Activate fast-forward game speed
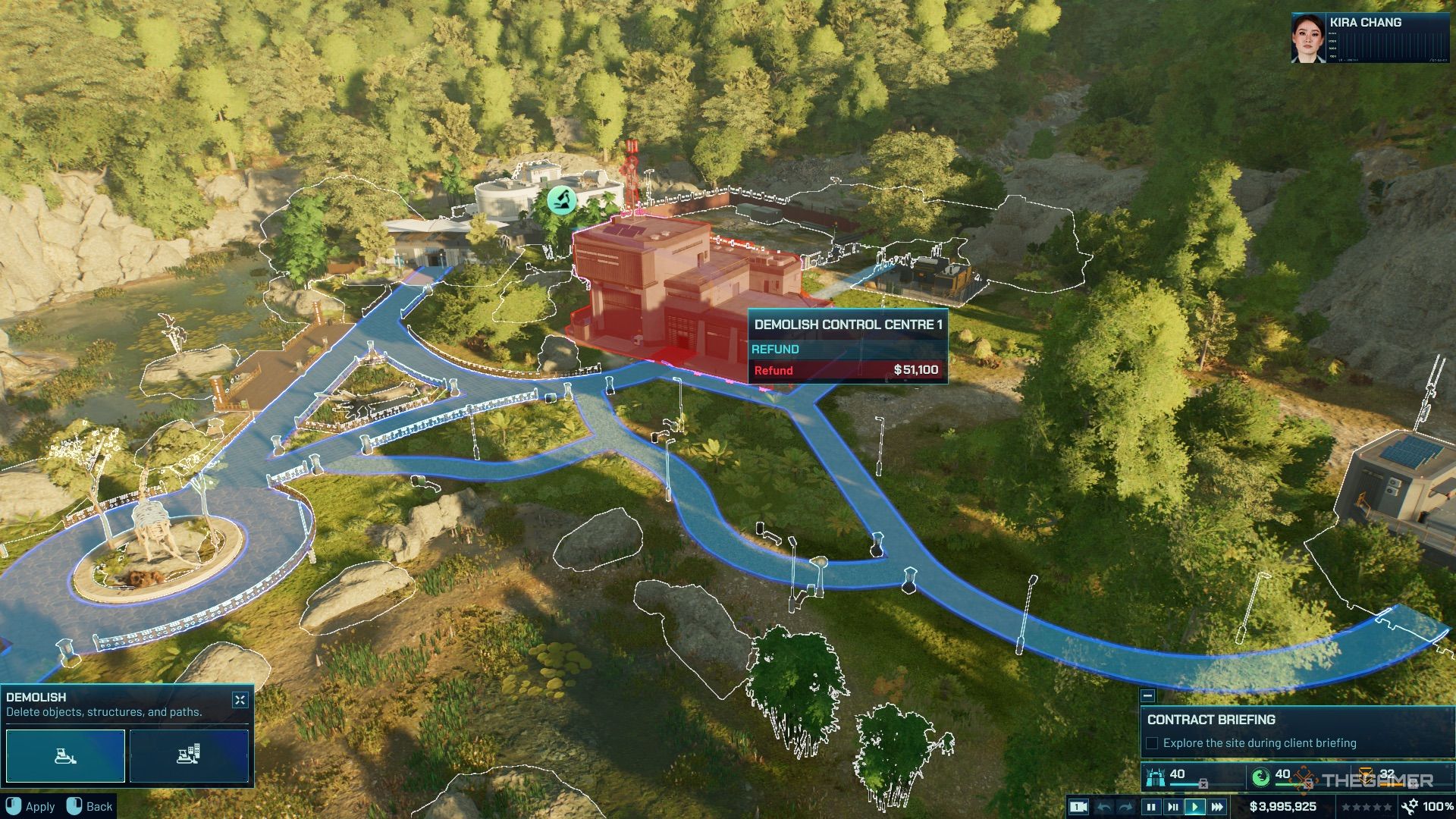Viewport: 1456px width, 819px height. click(x=1217, y=807)
